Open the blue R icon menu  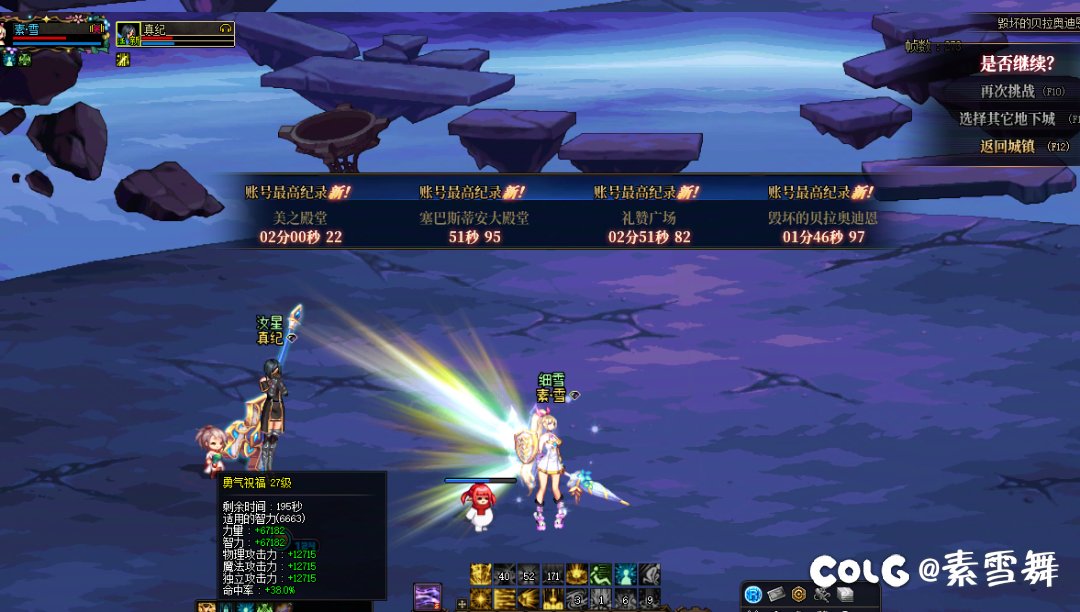753,595
